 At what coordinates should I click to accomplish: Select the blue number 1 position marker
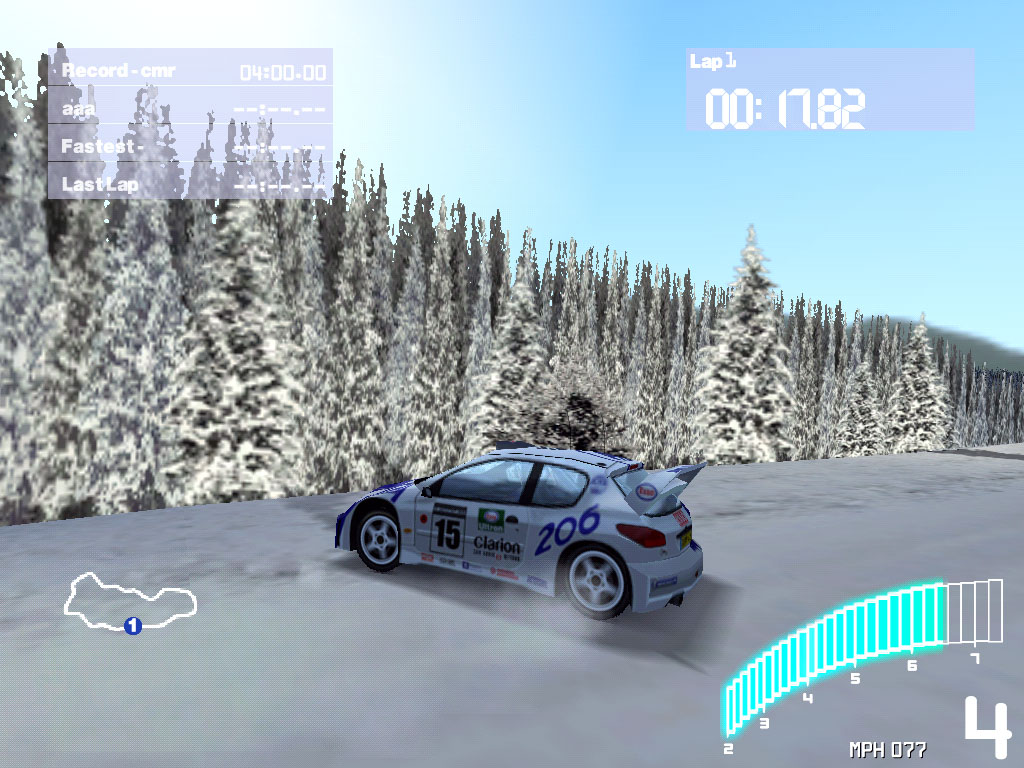pos(132,626)
